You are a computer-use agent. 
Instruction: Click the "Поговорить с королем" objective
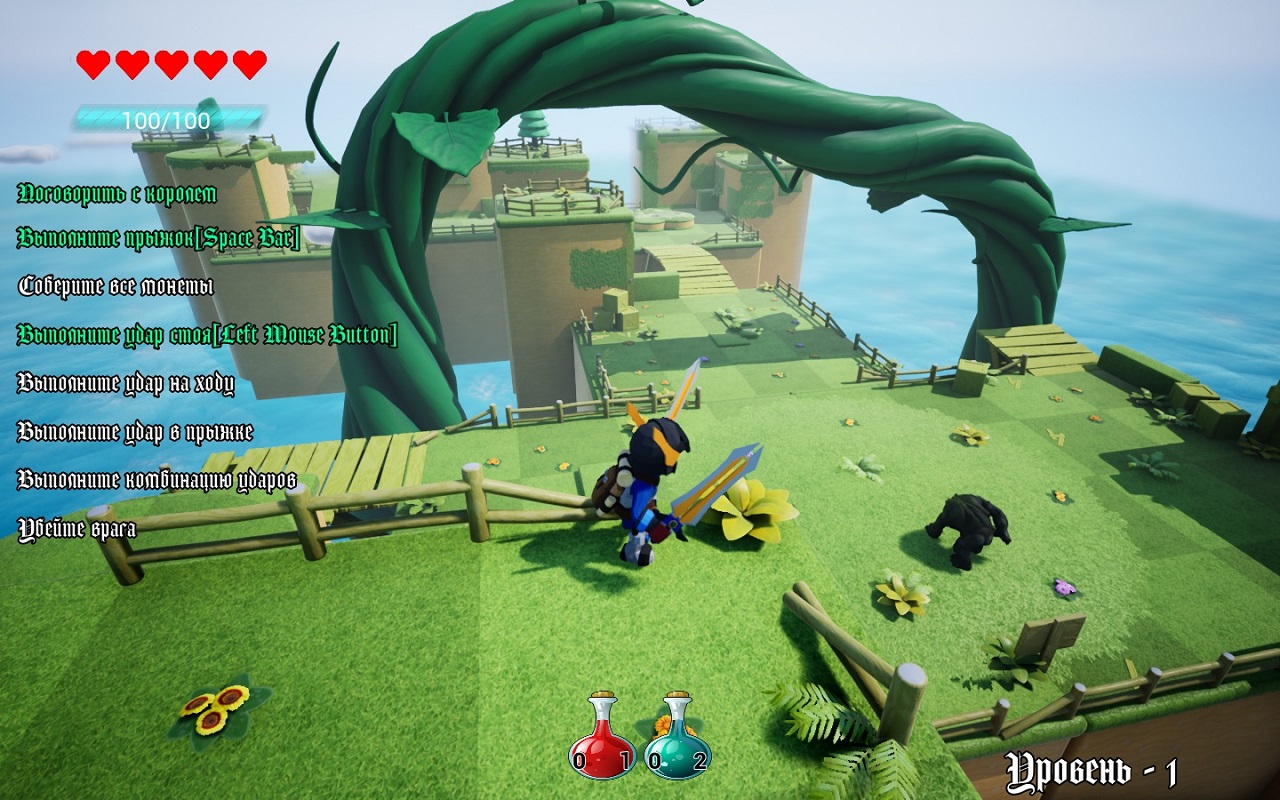[x=117, y=193]
